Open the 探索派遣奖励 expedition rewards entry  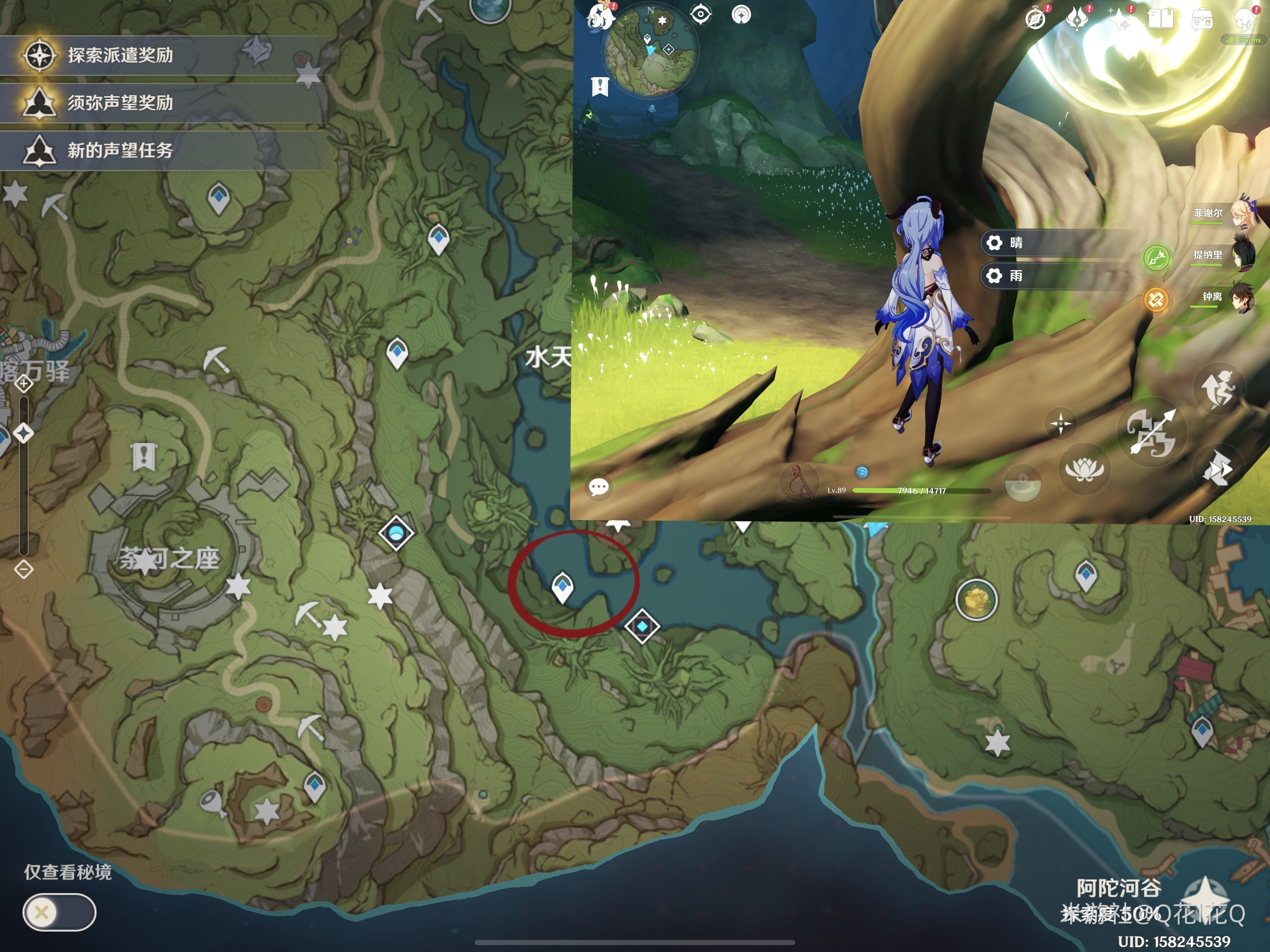(120, 55)
